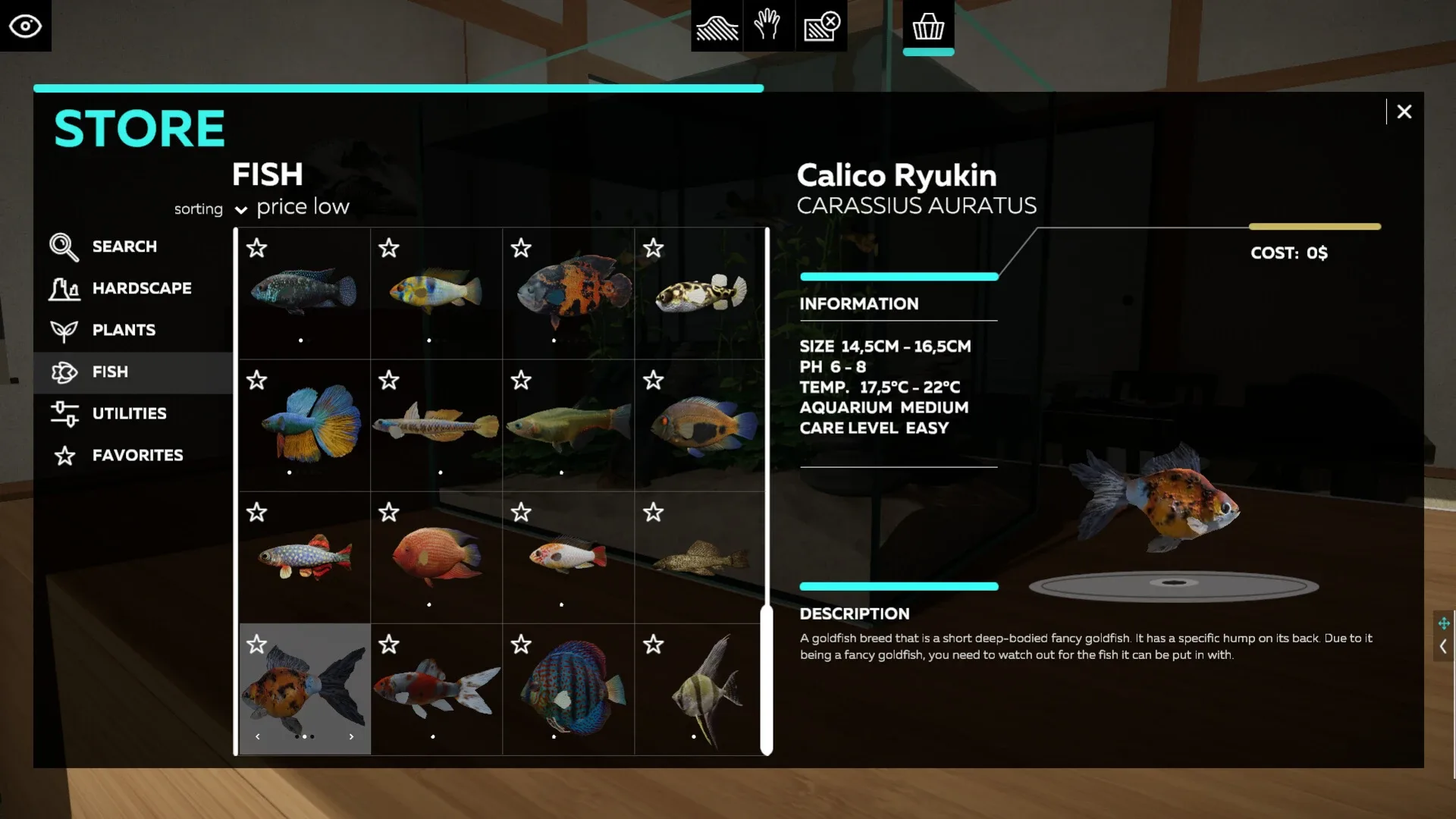Open the FISH tab in sidebar
Viewport: 1456px width, 819px height.
[110, 372]
